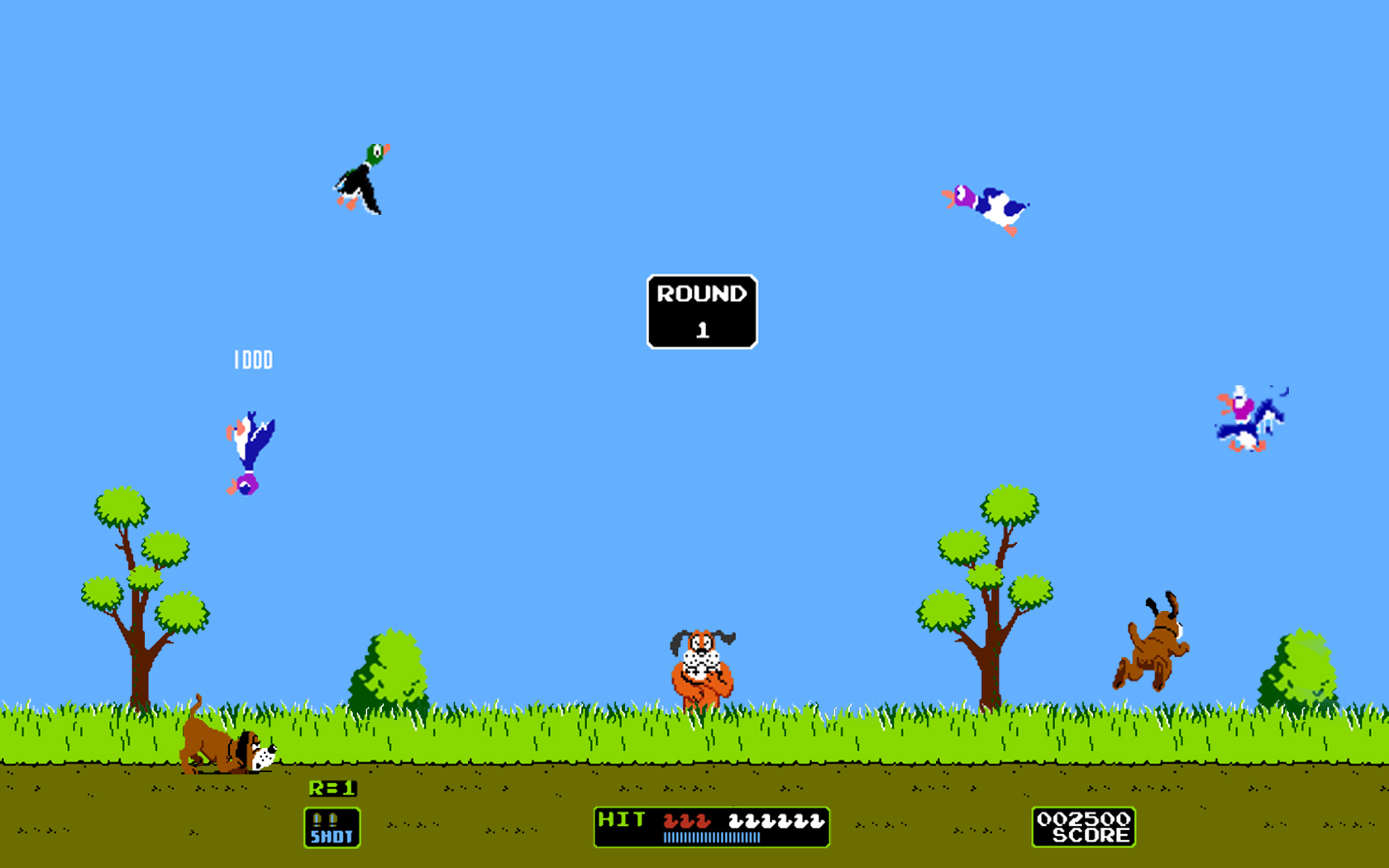The width and height of the screenshot is (1389, 868).
Task: Click the SHOT counter showing two bullets
Action: click(331, 827)
